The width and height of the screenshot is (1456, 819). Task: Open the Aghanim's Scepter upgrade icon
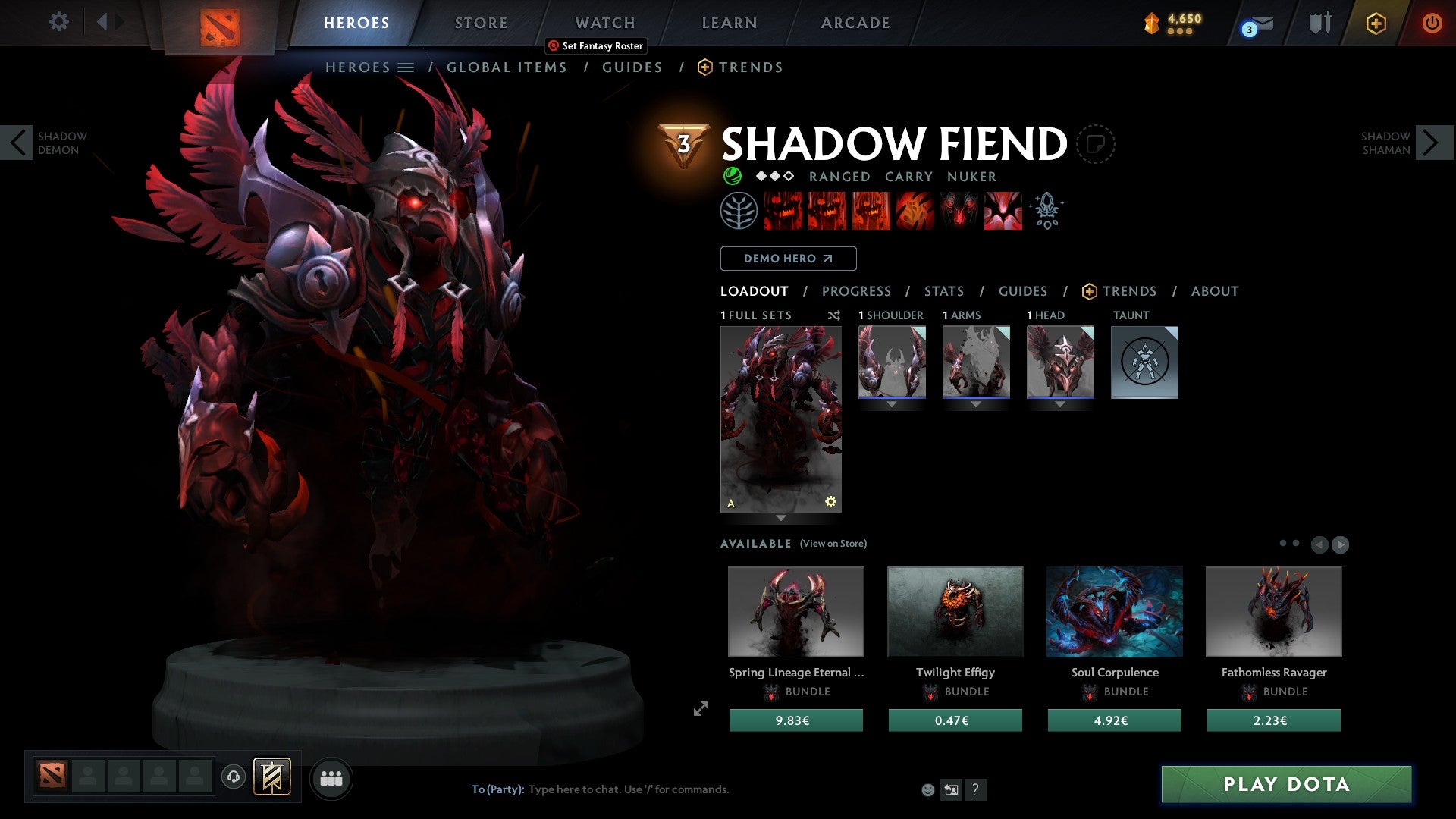1046,211
